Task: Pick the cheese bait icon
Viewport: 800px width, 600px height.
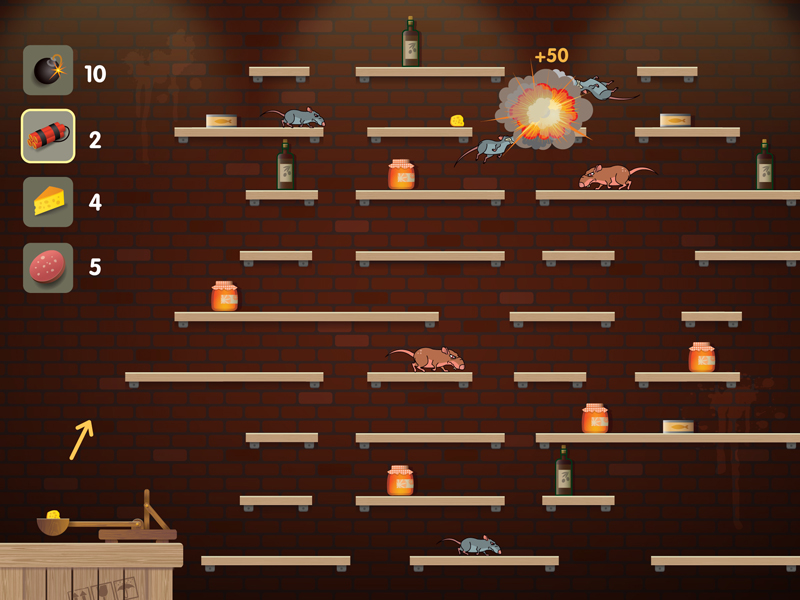Action: click(x=48, y=202)
